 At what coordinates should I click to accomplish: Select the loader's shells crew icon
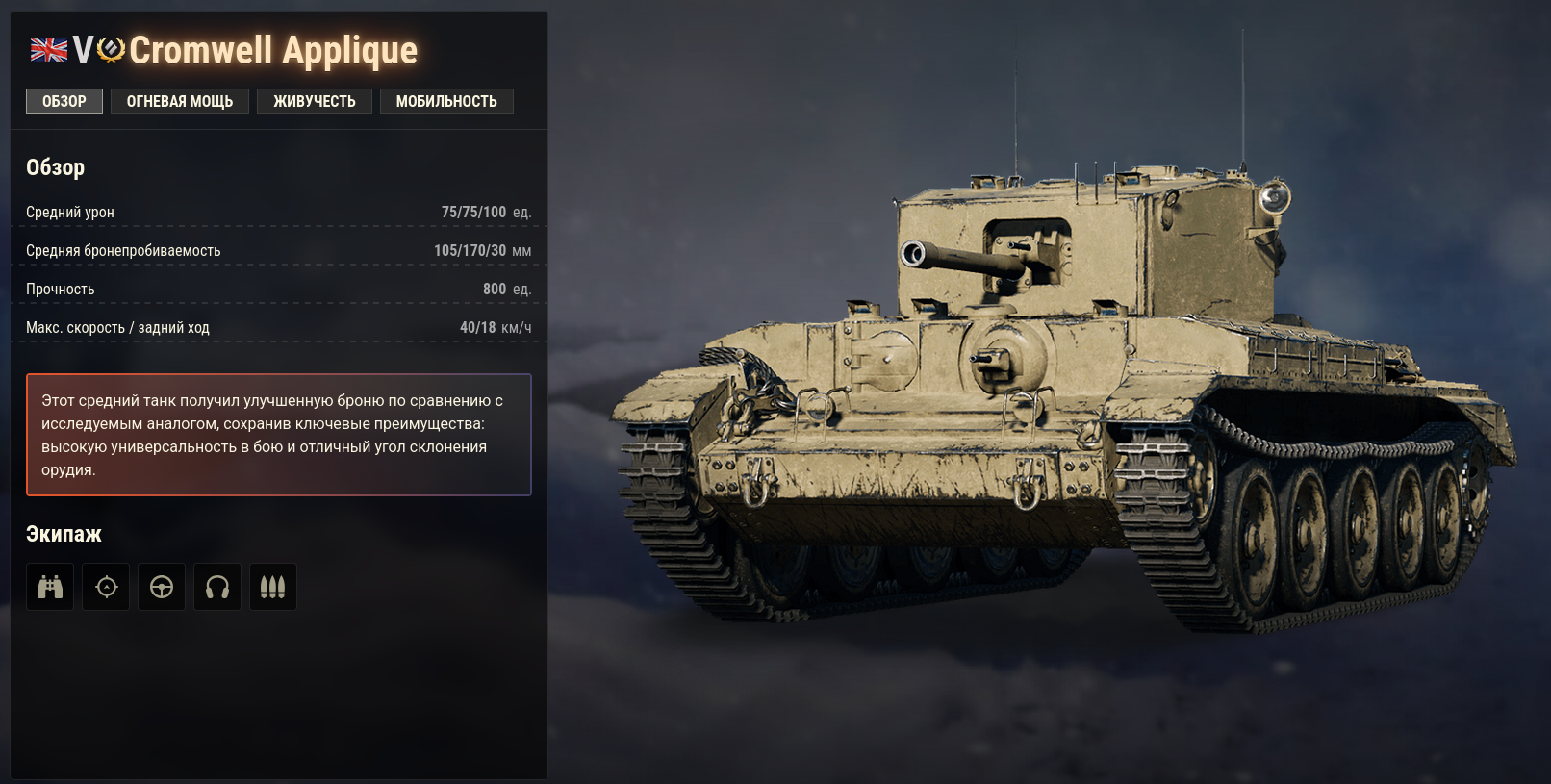coord(273,586)
